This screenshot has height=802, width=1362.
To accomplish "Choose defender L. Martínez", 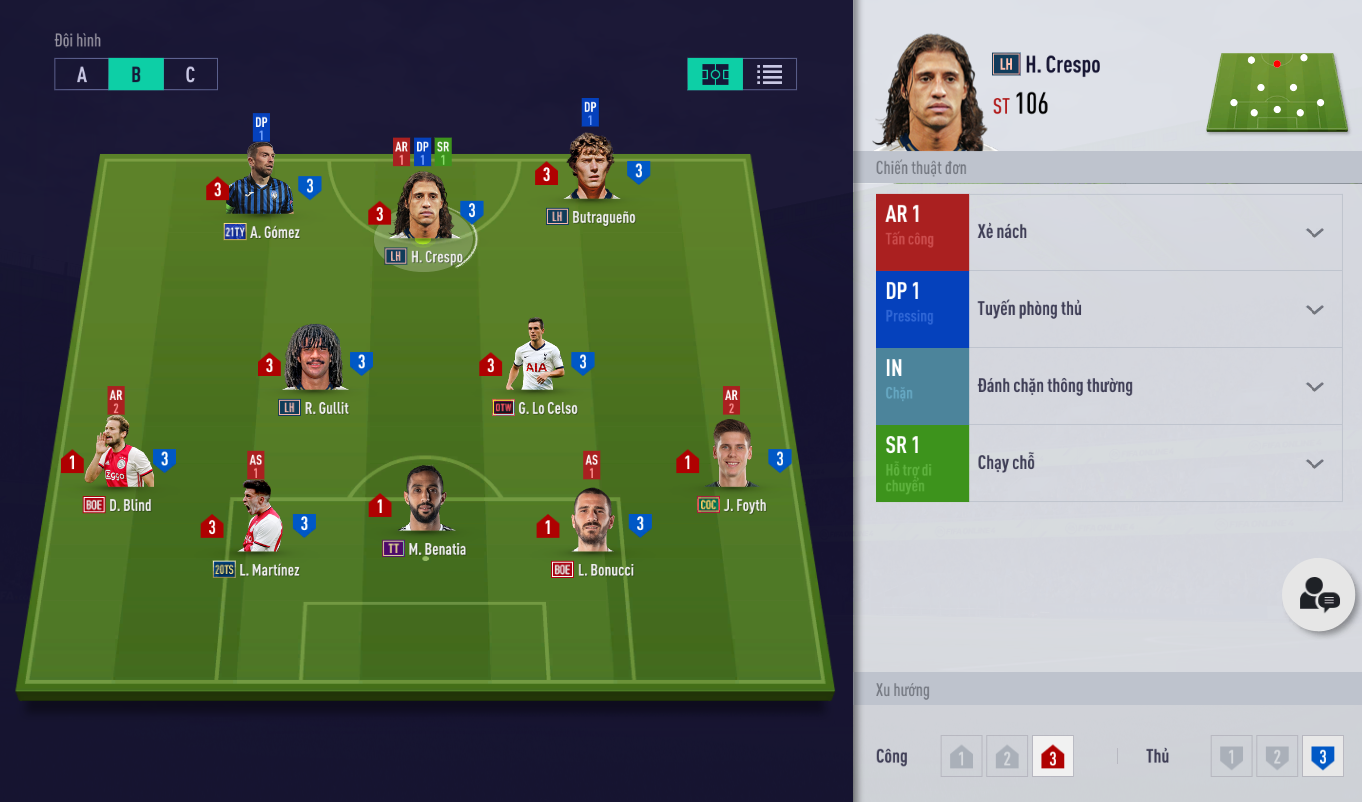I will tap(257, 522).
